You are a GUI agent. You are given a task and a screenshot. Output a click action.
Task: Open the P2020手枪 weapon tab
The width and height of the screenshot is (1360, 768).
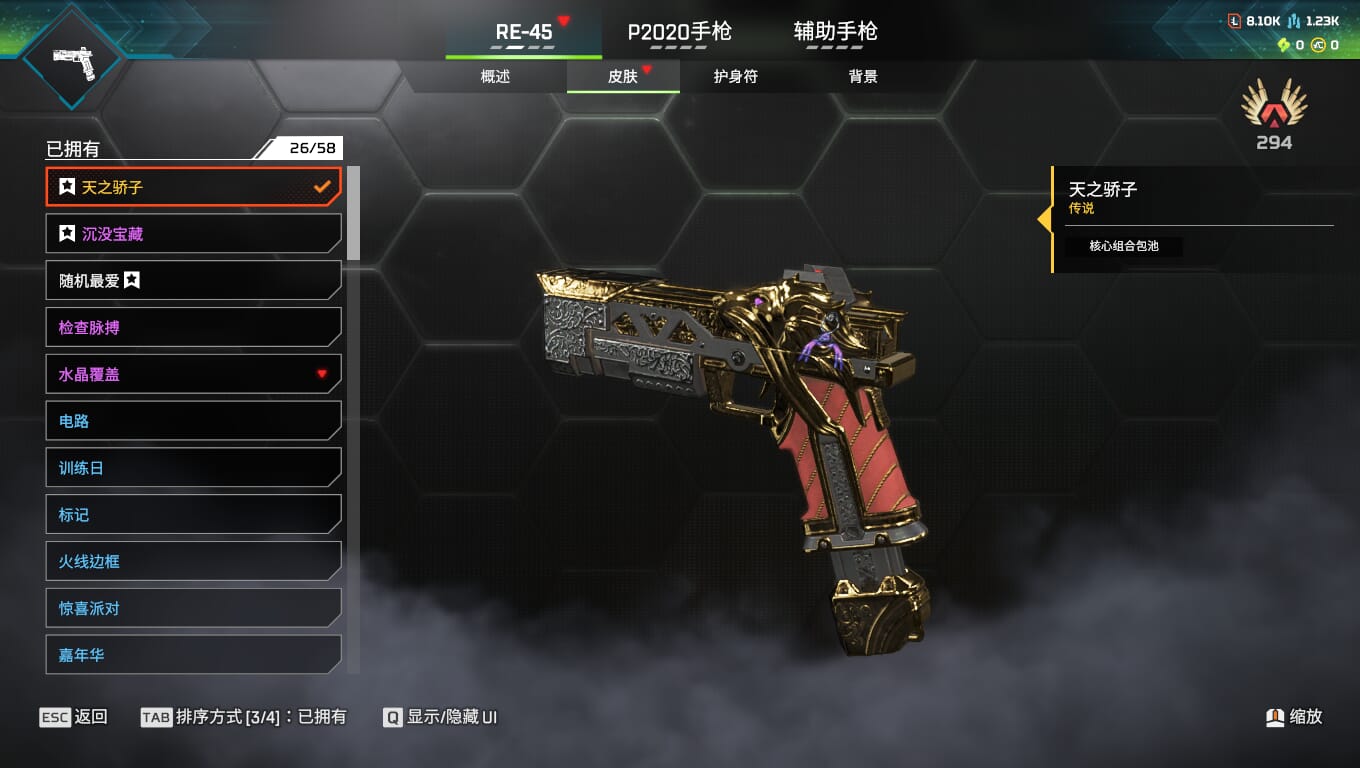point(679,32)
